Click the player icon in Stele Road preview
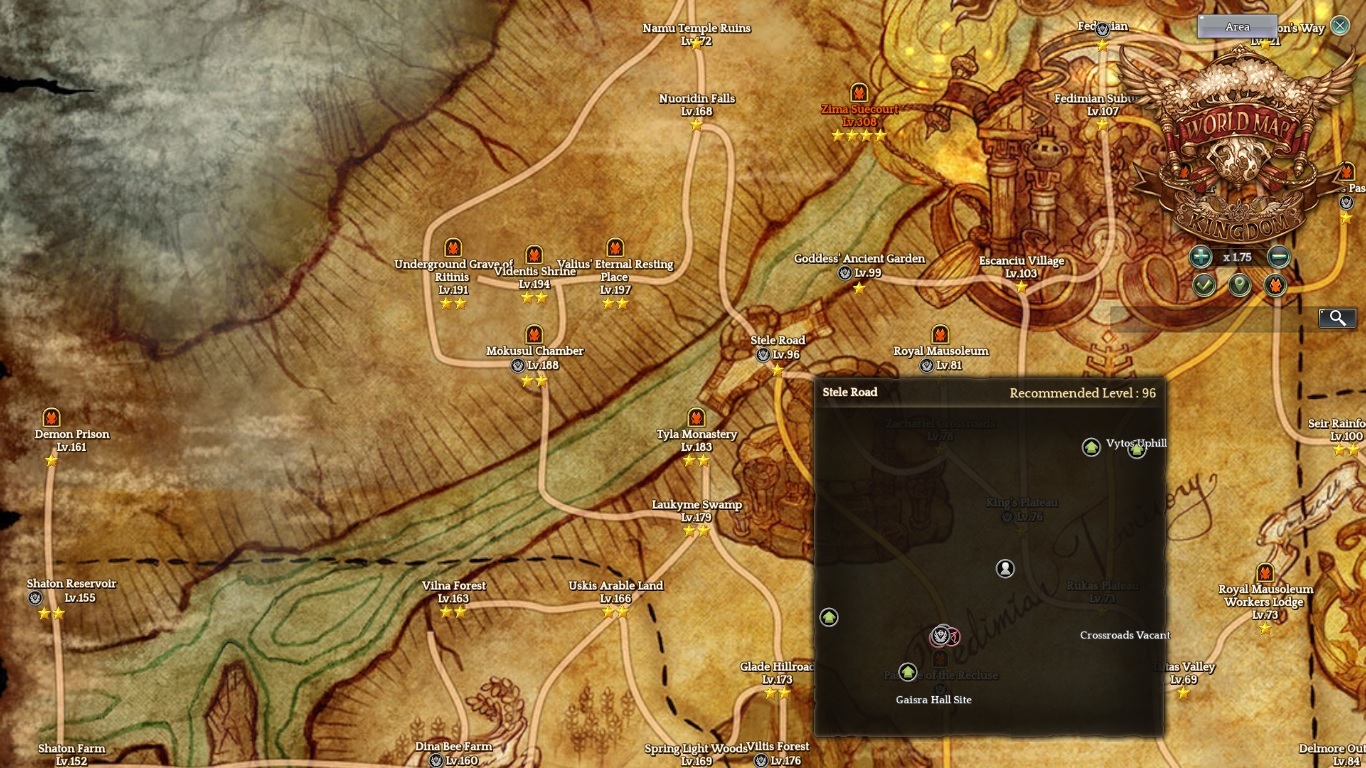Image resolution: width=1366 pixels, height=768 pixels. (x=1005, y=568)
